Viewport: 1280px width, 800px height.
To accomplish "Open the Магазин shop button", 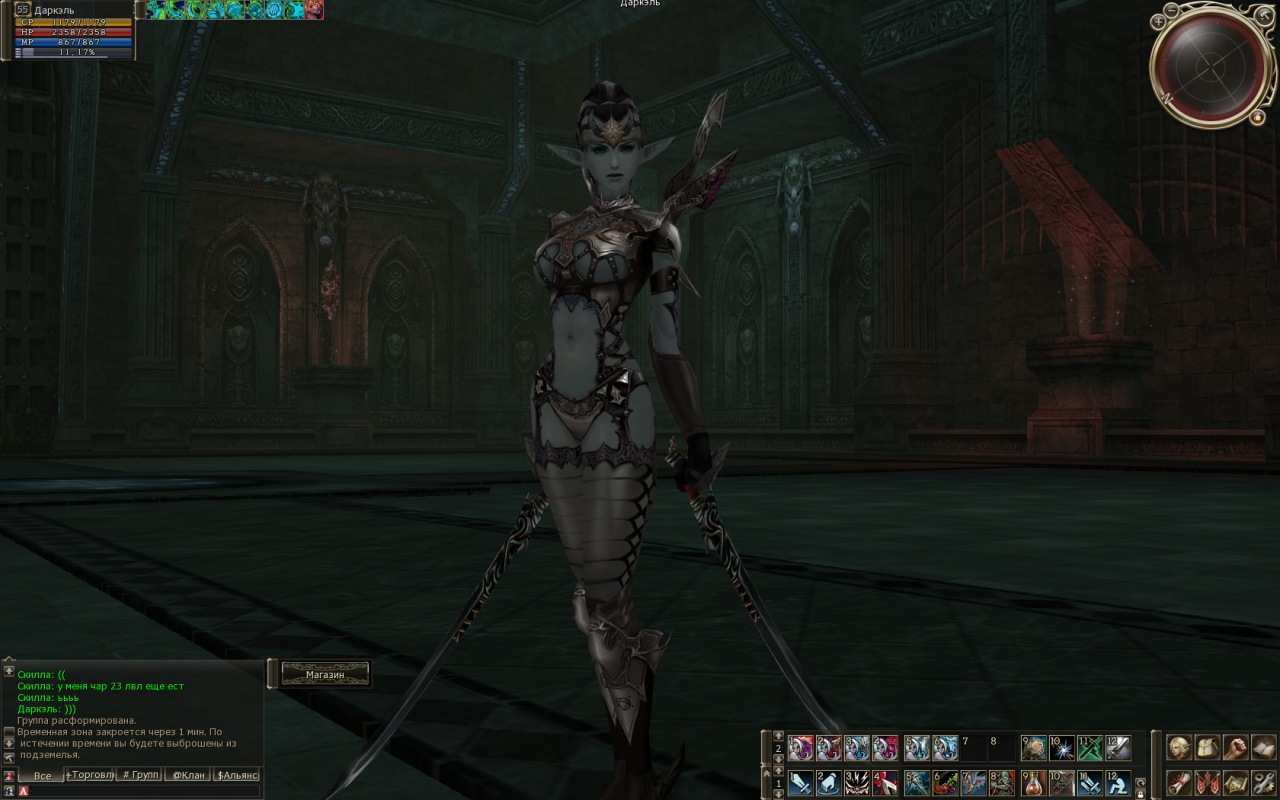I will coord(325,675).
